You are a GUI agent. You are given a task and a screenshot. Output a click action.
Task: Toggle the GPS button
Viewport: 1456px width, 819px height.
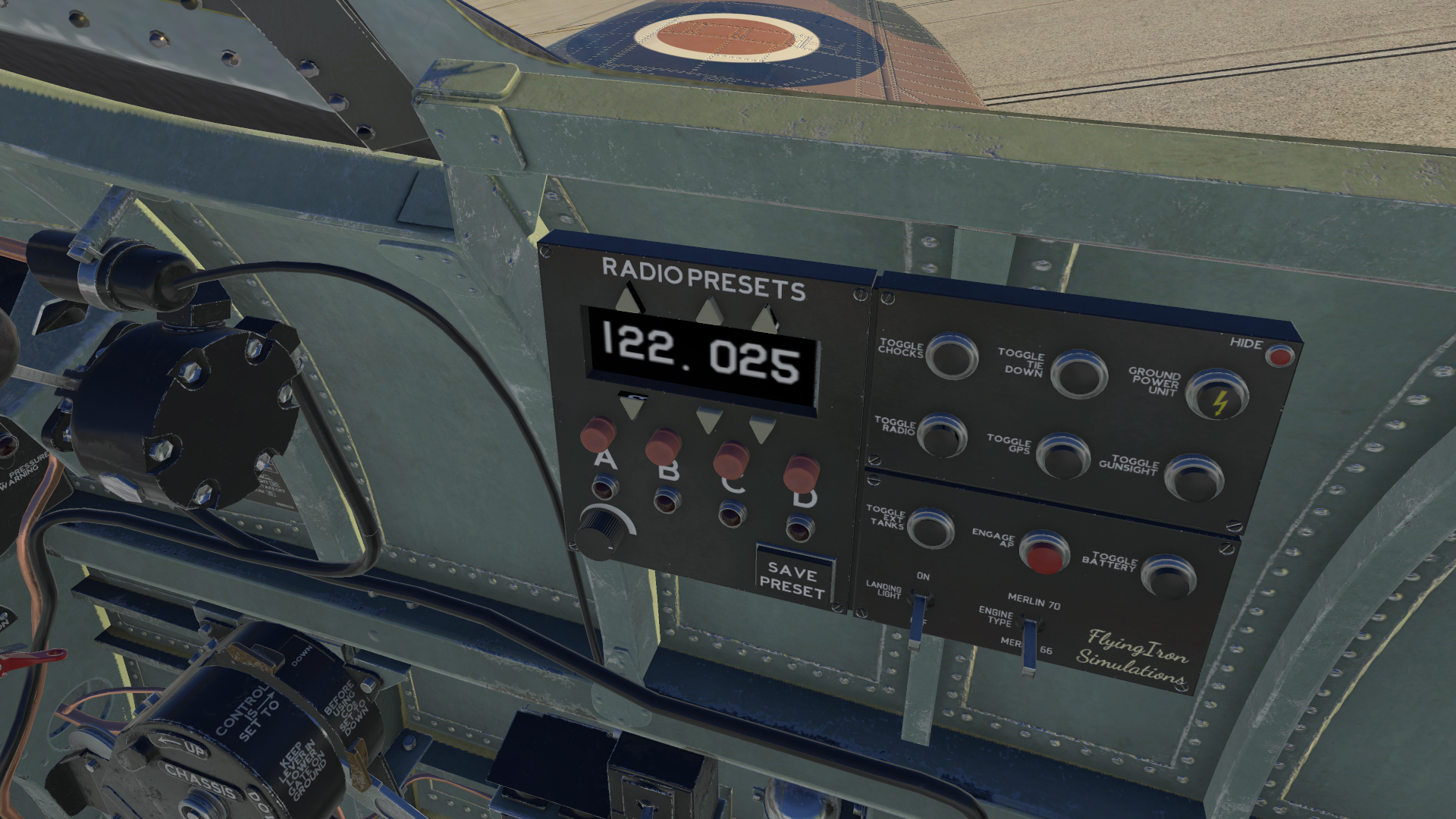click(1062, 455)
